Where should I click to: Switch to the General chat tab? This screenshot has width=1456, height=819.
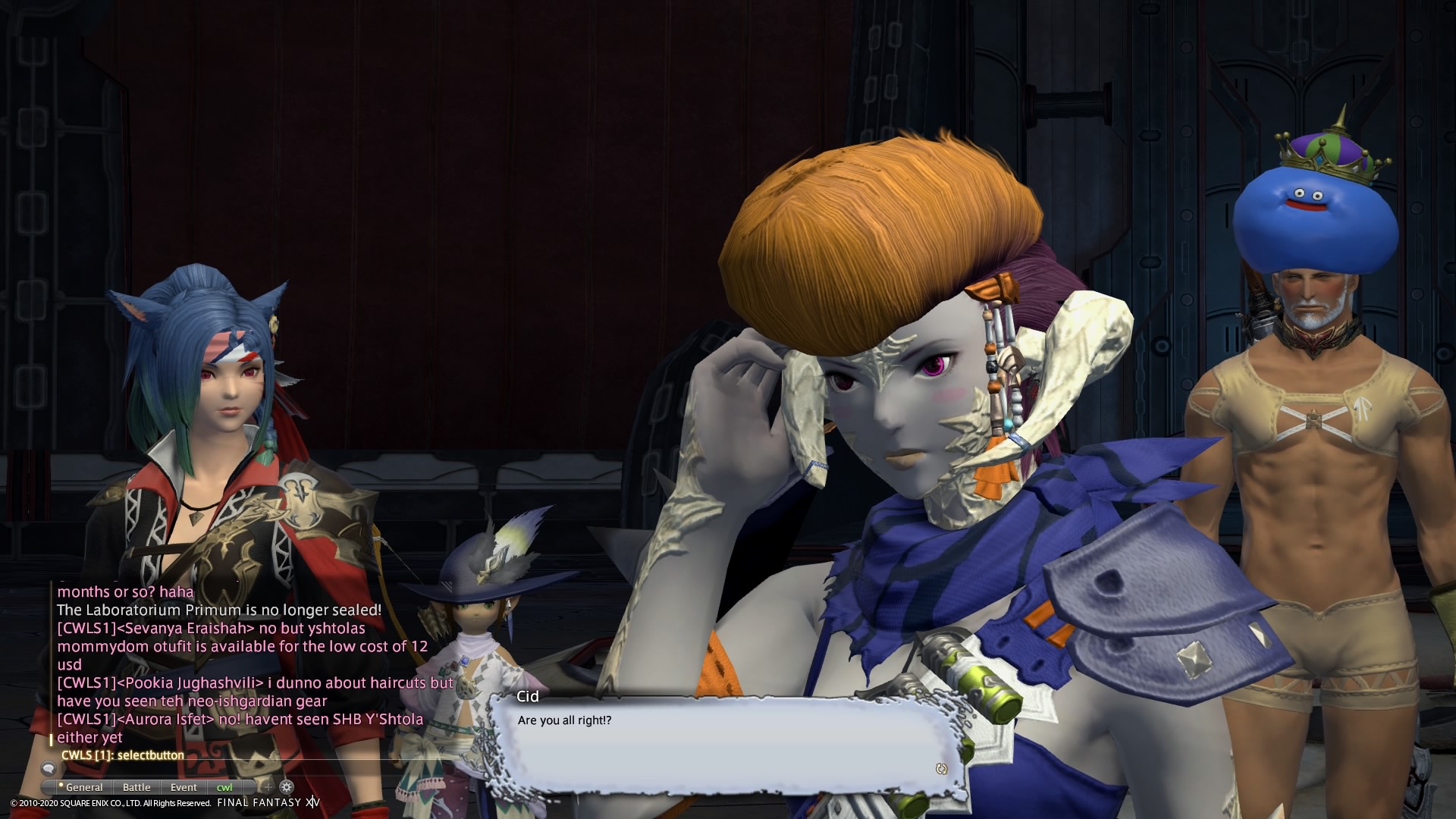(x=83, y=787)
